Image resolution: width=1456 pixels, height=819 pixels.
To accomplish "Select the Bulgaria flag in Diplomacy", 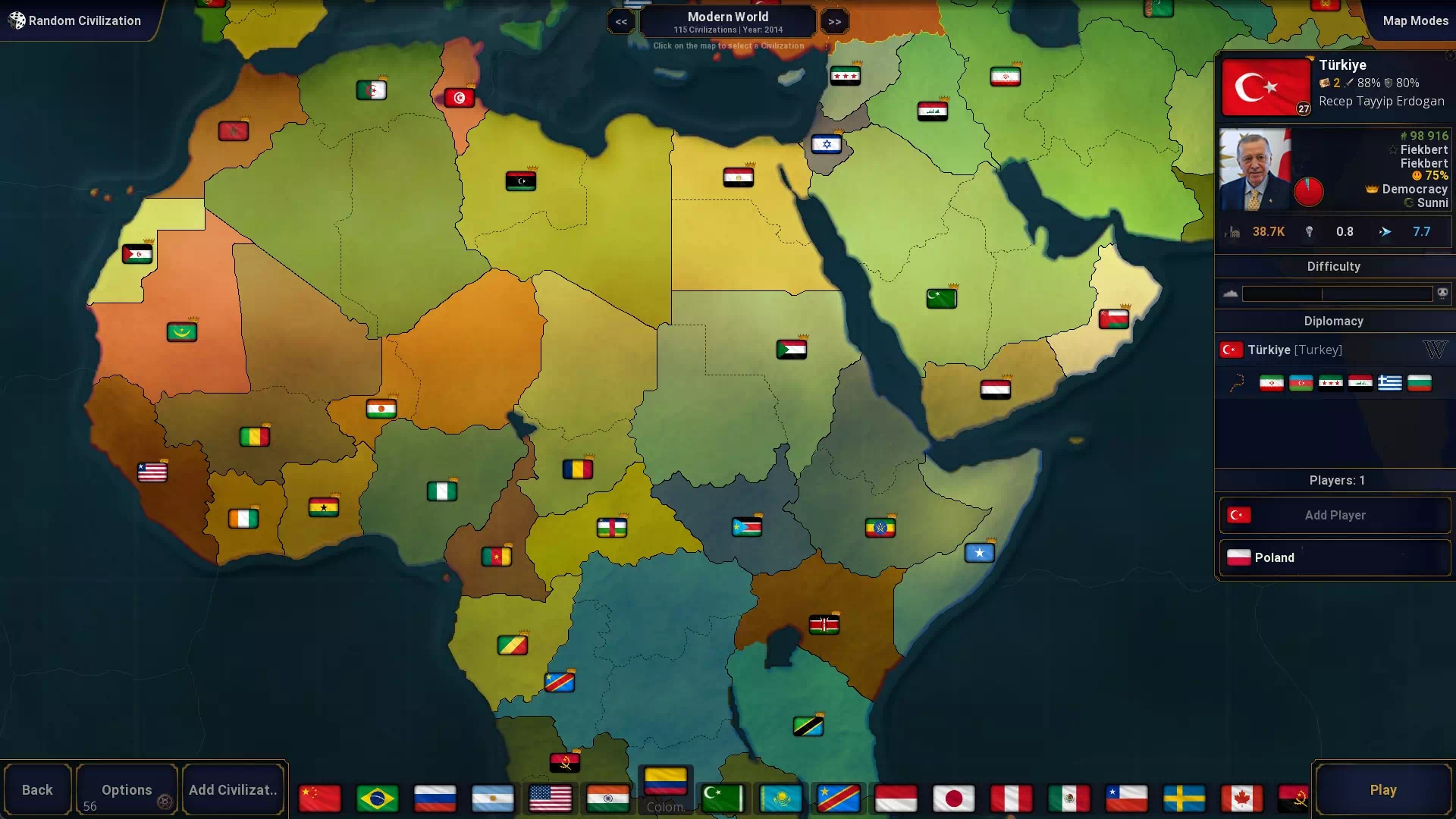I will [1420, 383].
